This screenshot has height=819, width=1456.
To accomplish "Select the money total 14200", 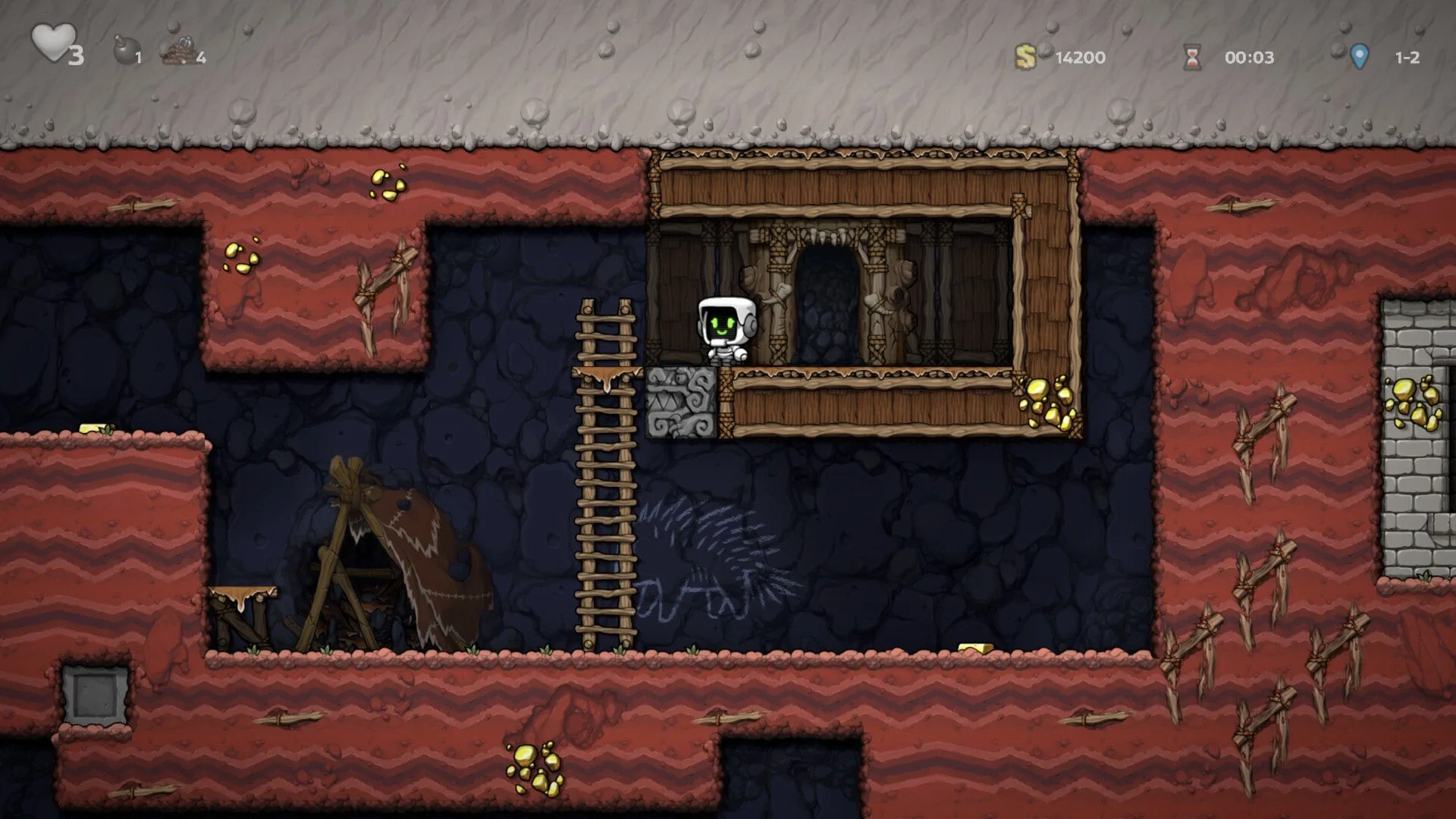I will click(x=1080, y=58).
